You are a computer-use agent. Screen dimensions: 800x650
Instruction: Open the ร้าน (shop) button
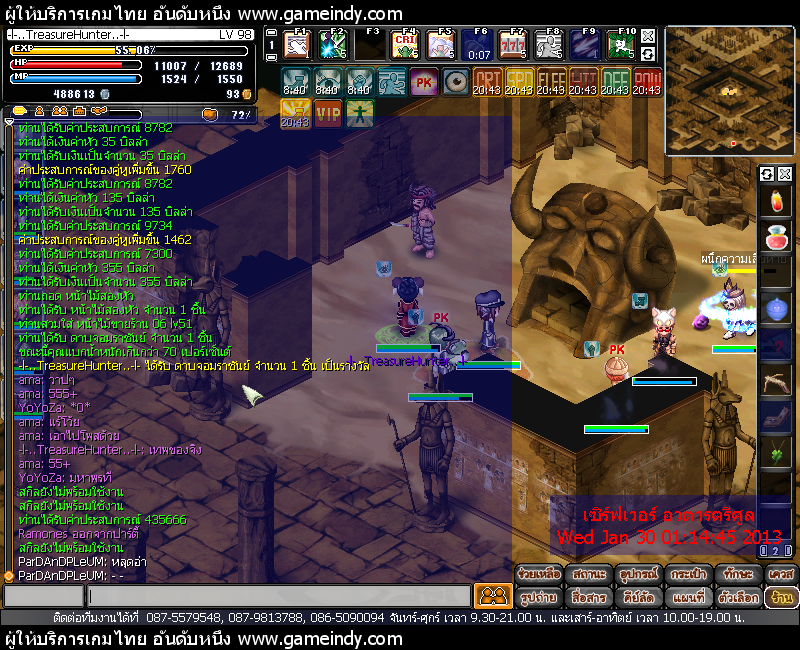point(780,597)
